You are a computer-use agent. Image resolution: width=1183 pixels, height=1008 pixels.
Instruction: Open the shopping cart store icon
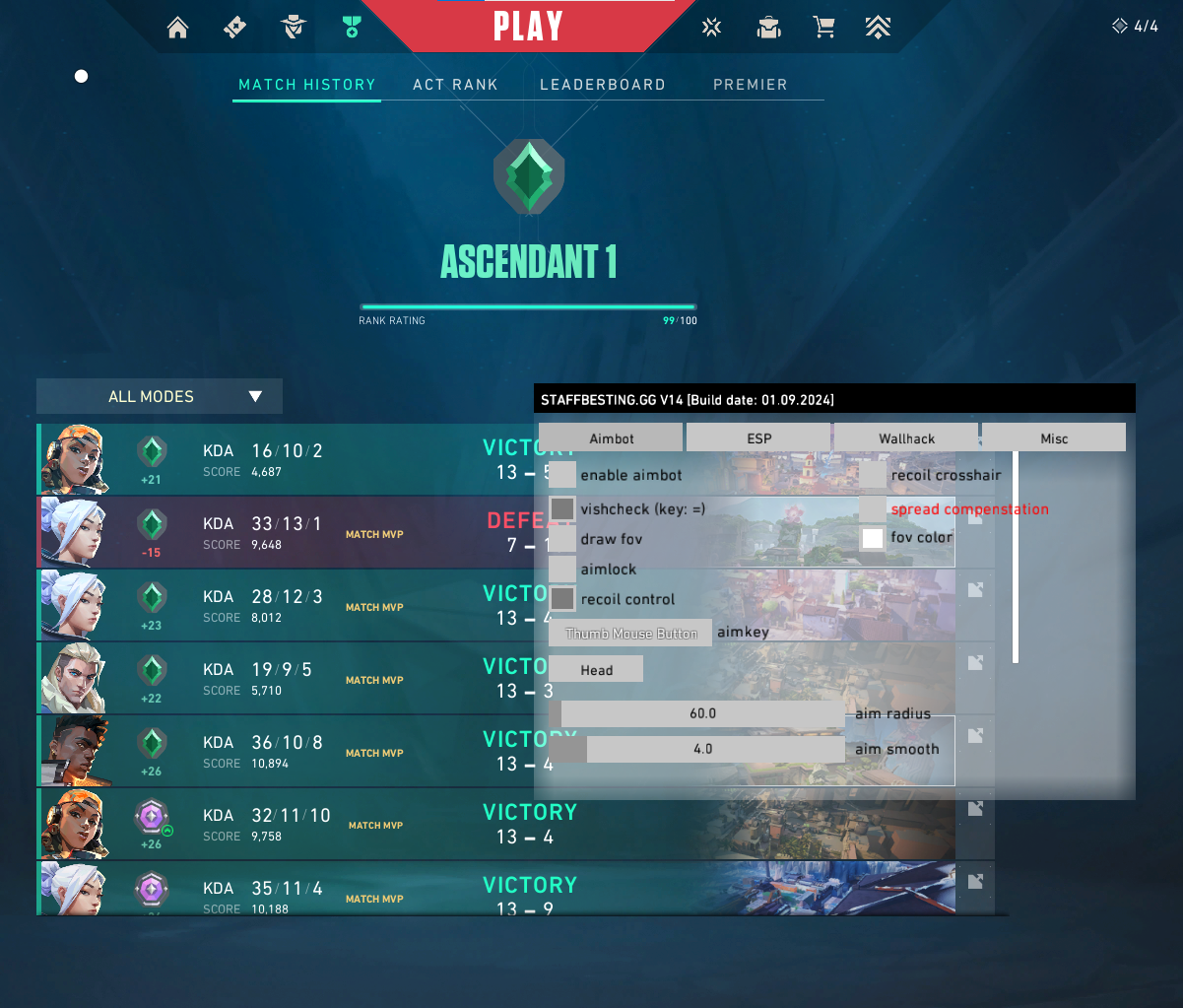pyautogui.click(x=824, y=28)
